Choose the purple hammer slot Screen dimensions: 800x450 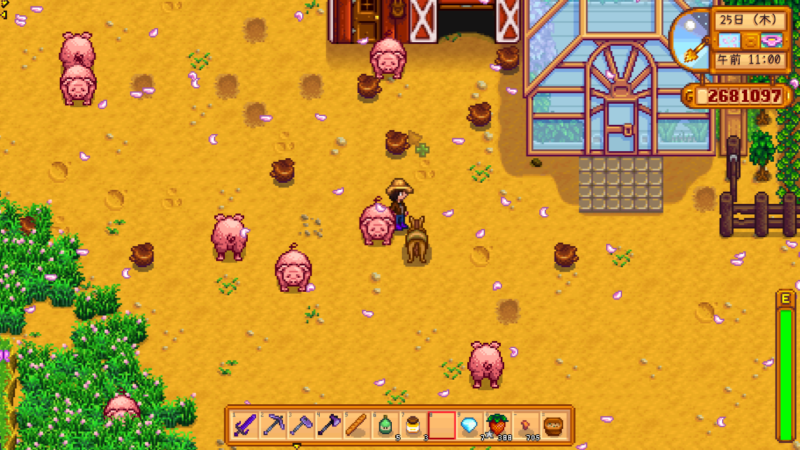coord(301,425)
